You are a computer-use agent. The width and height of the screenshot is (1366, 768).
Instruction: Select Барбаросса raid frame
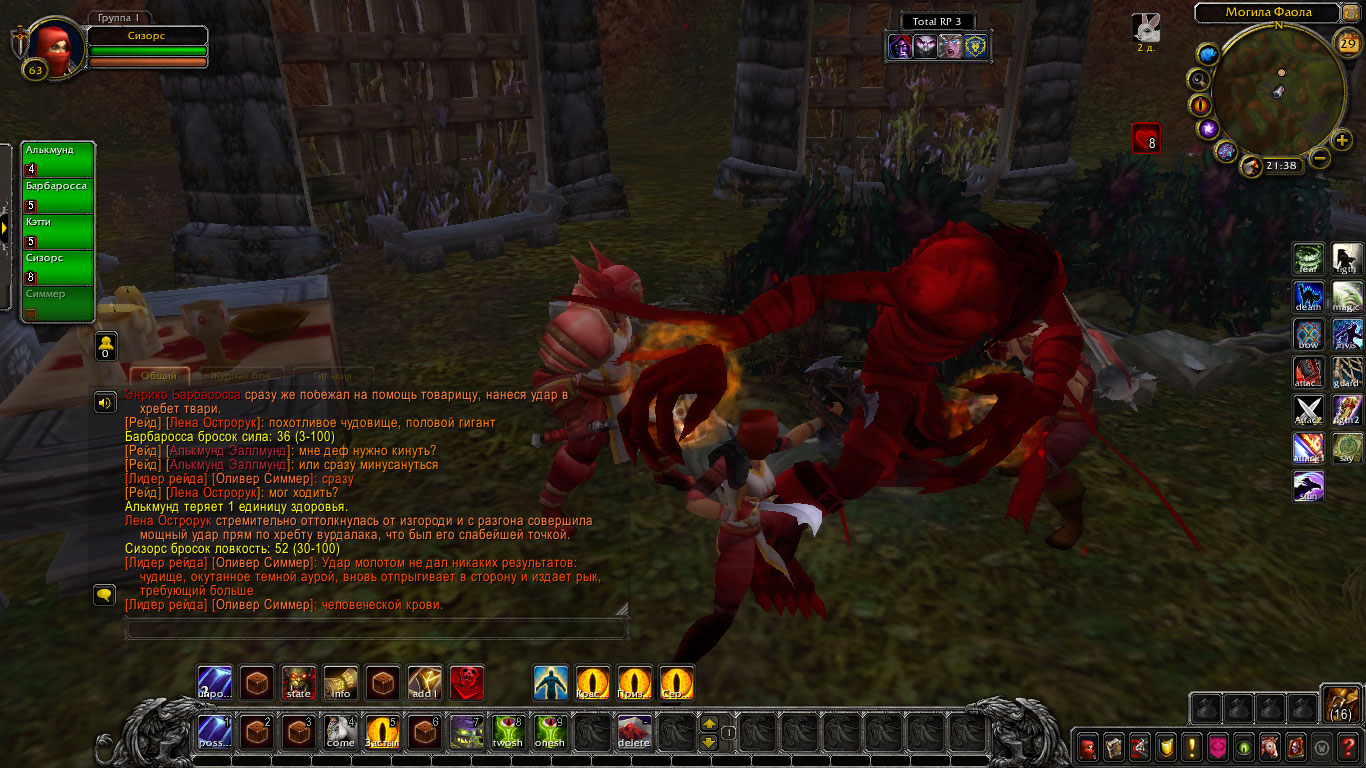[58, 195]
